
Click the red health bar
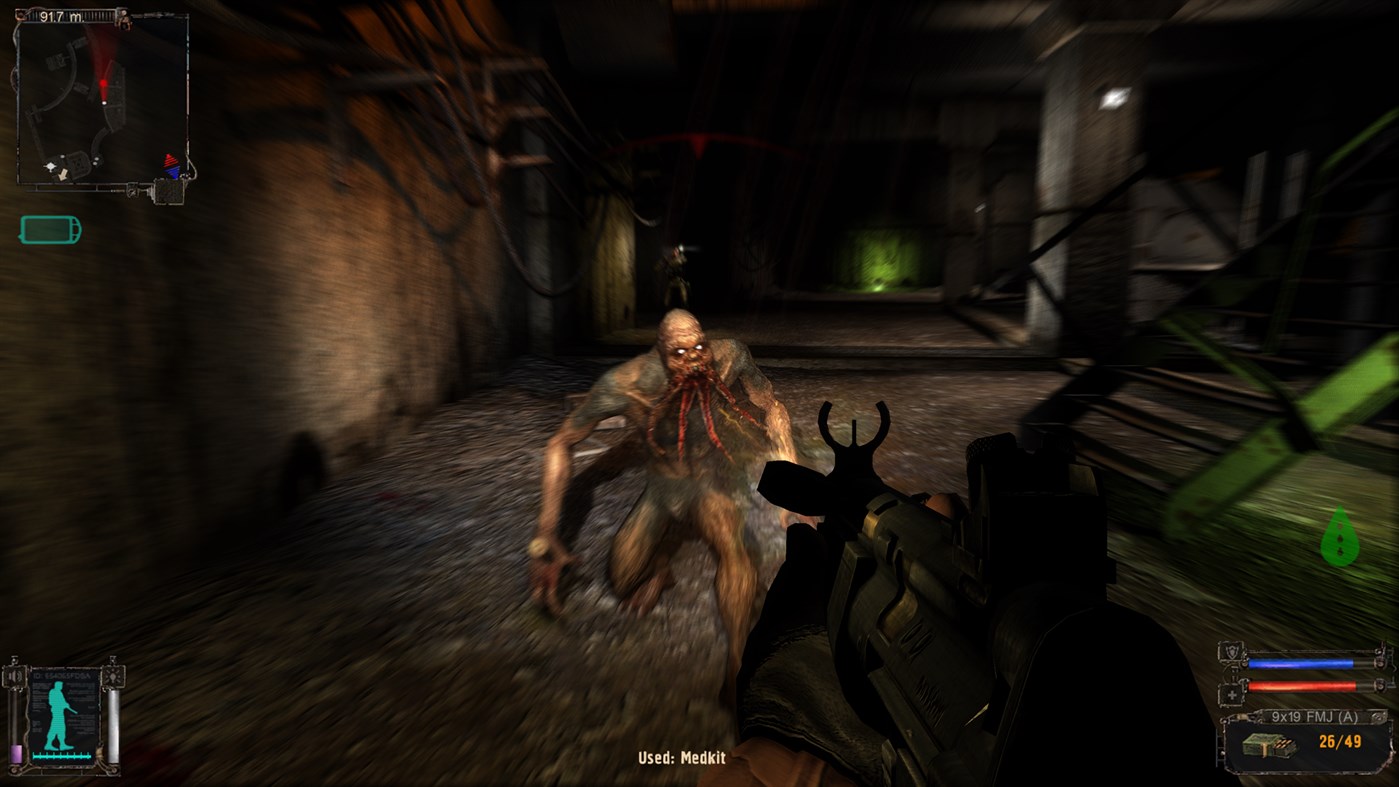[1301, 686]
